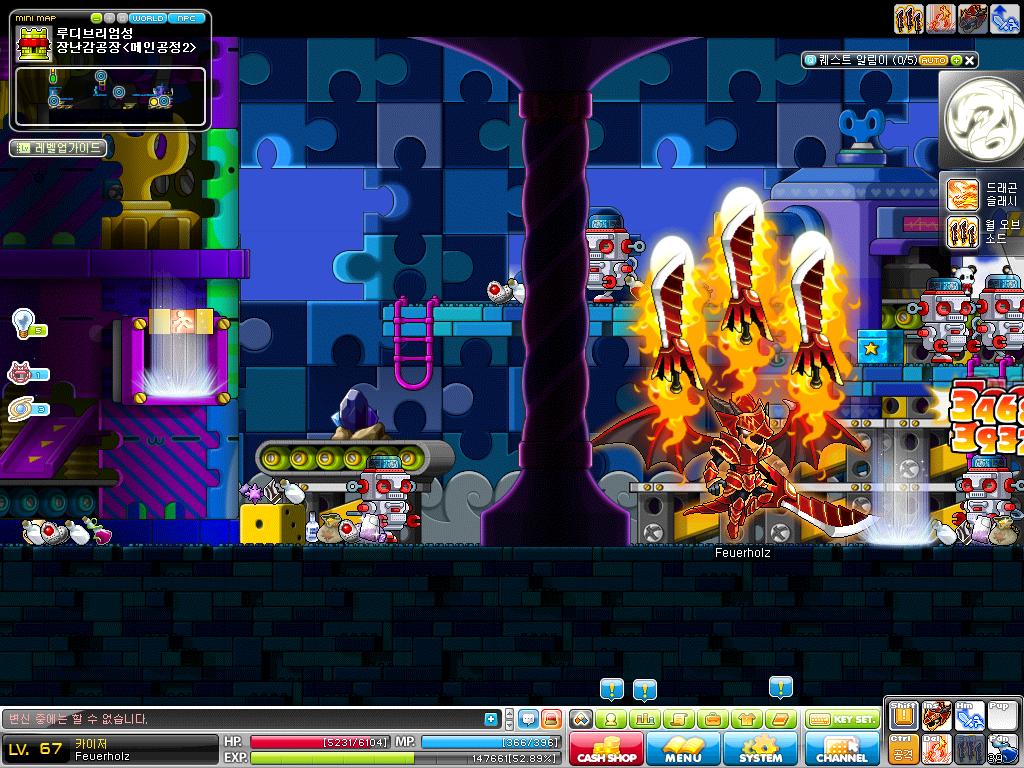
Task: Toggle NPC list on the minimap
Action: 185,18
